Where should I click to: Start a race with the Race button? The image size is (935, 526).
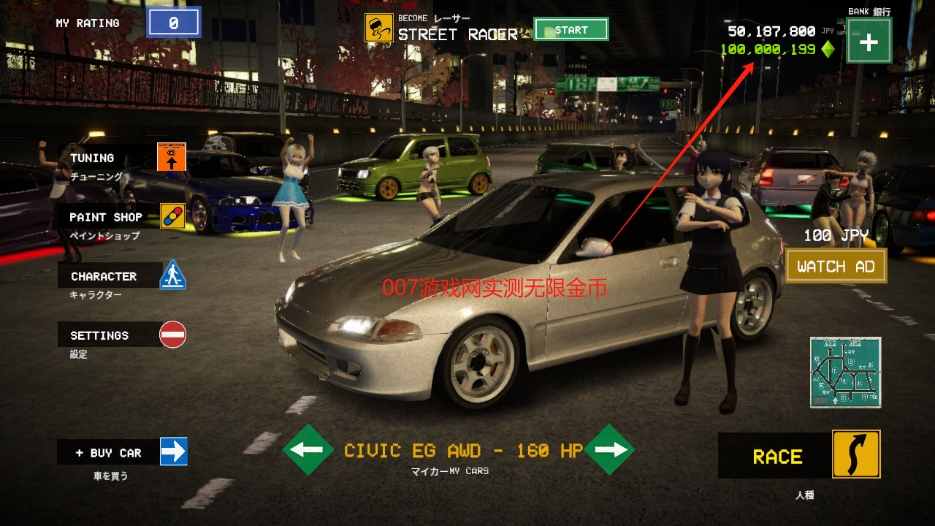(x=800, y=456)
